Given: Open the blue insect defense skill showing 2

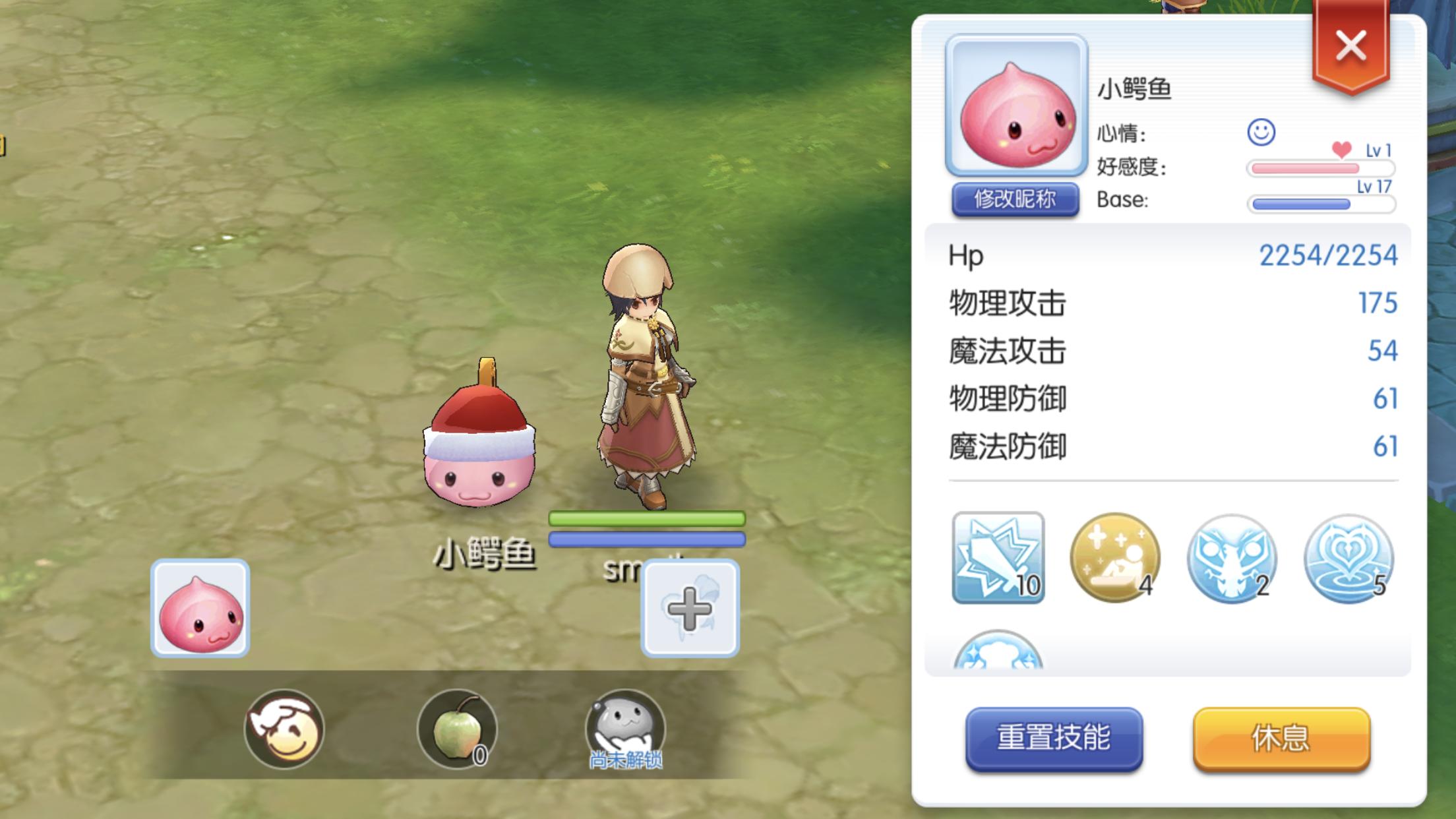Looking at the screenshot, I should 1232,557.
